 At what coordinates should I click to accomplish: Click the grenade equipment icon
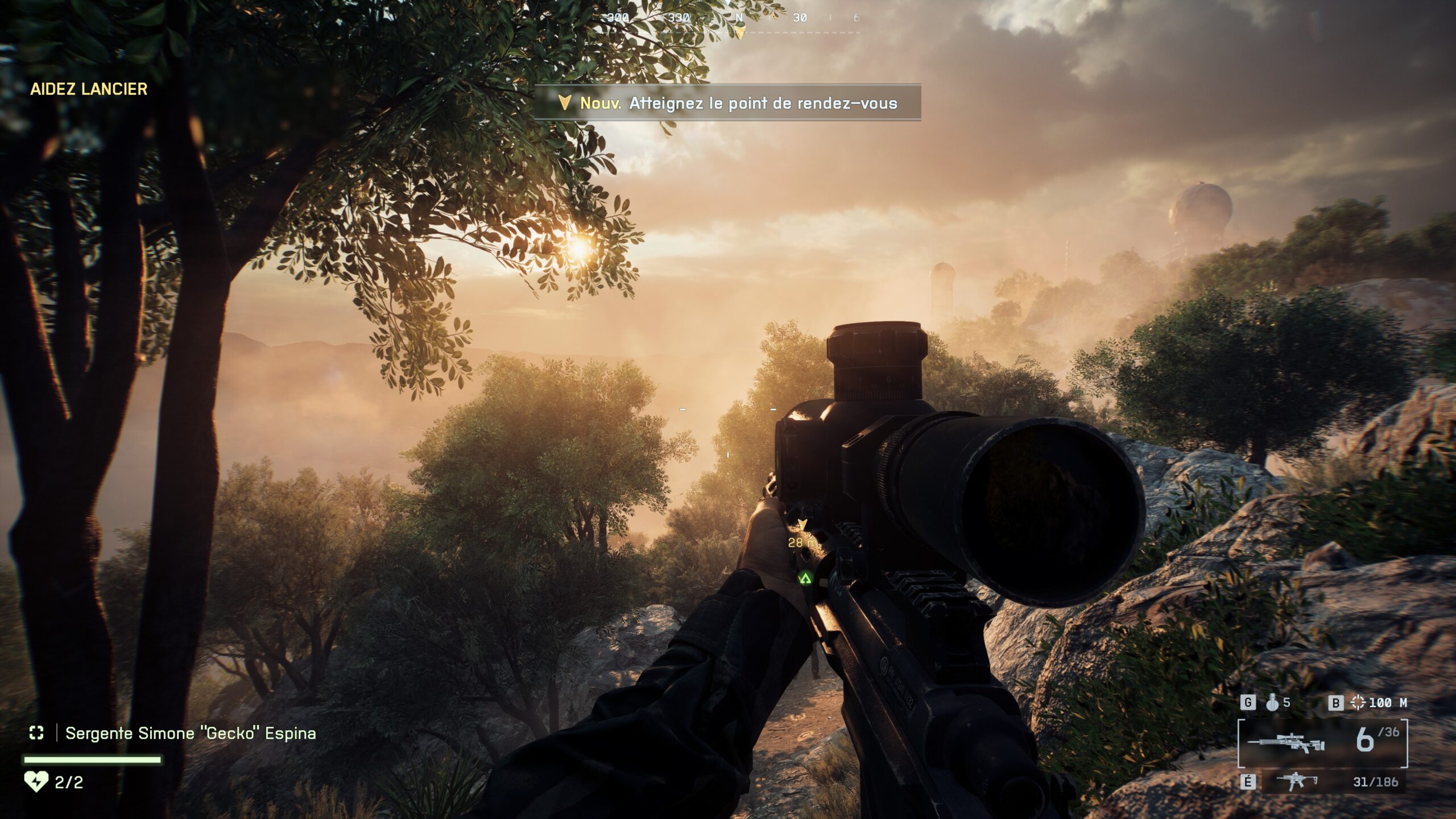click(x=1272, y=703)
